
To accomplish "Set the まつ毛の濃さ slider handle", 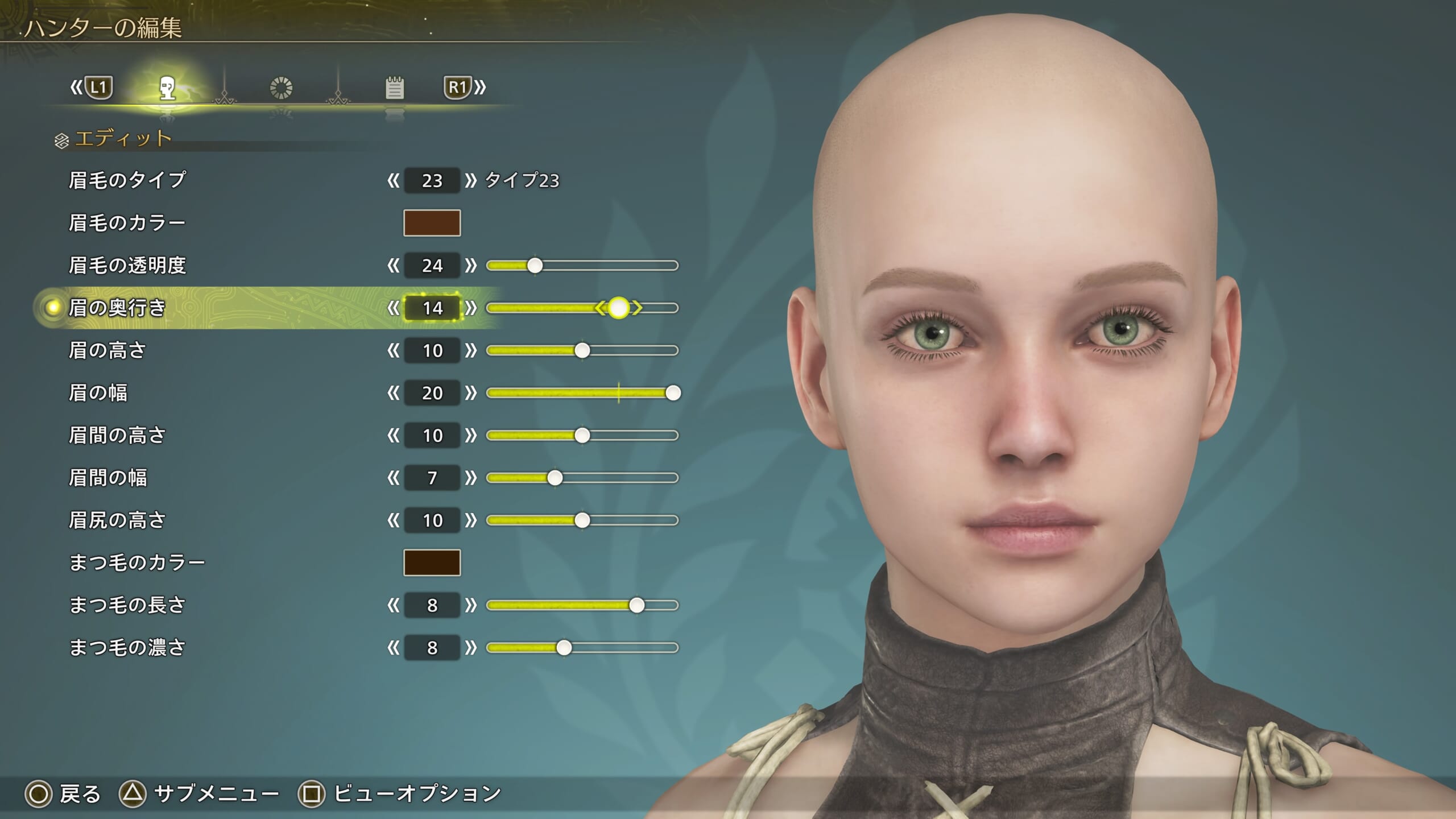I will (x=564, y=648).
